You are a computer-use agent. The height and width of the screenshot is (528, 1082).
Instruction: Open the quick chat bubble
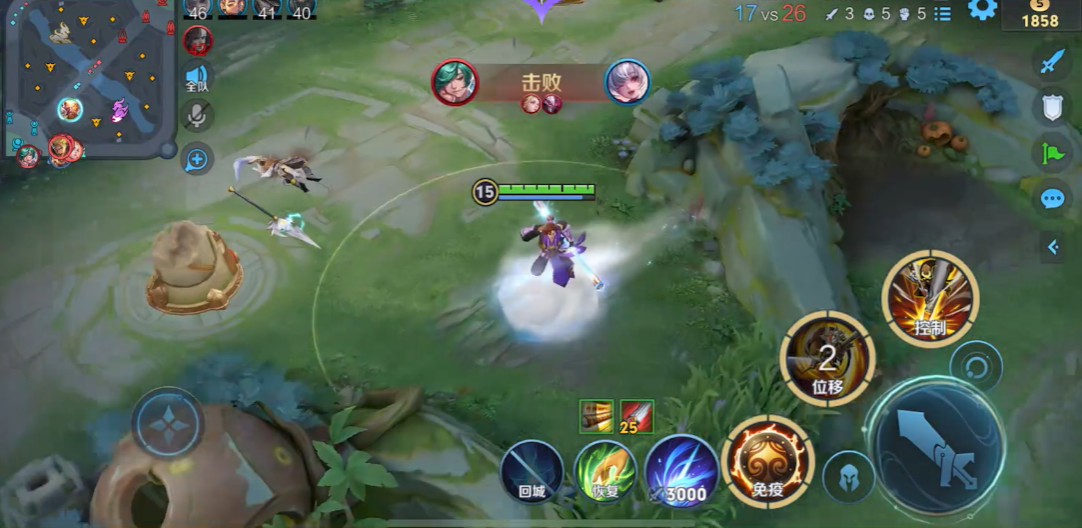point(1051,198)
